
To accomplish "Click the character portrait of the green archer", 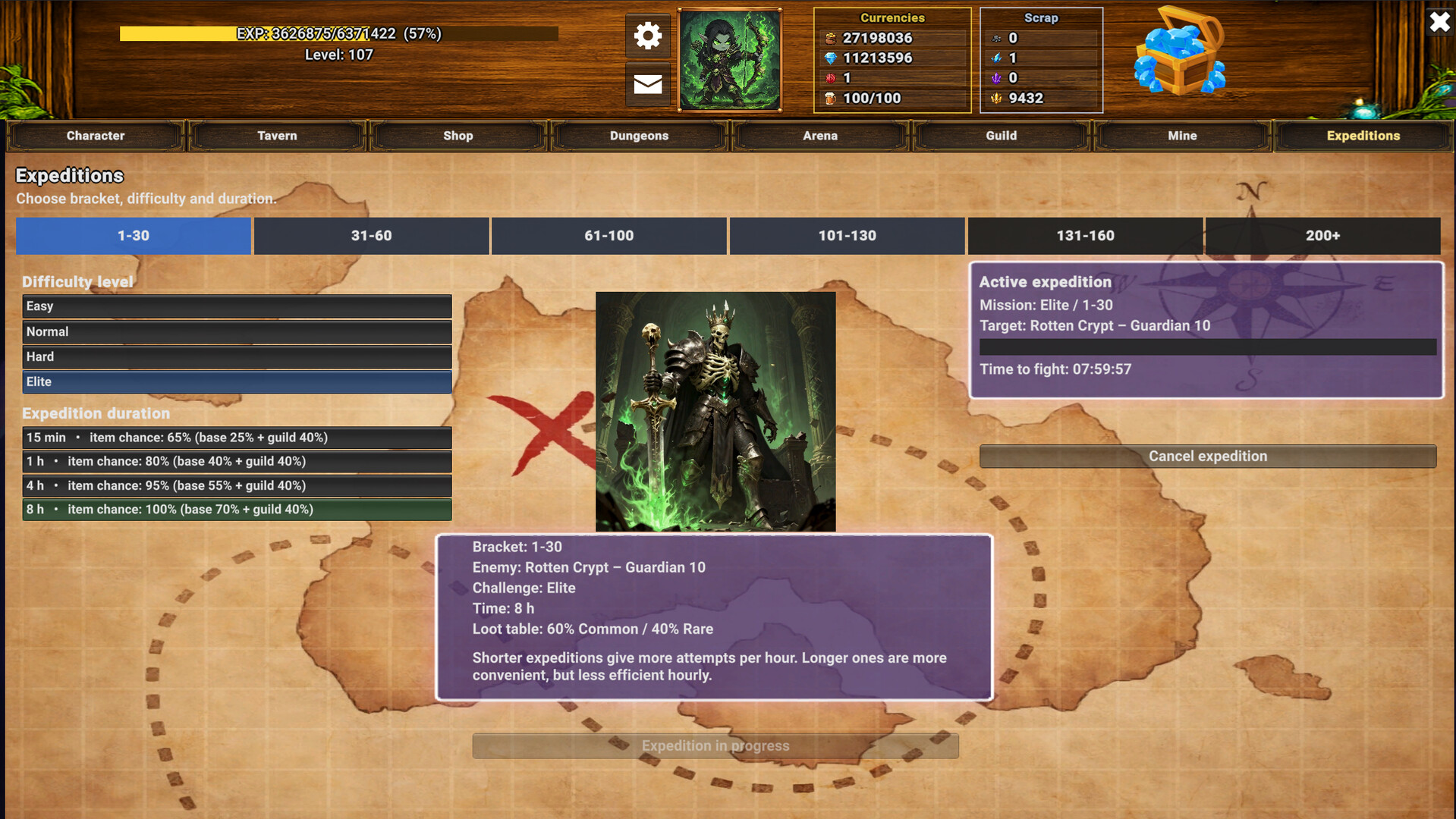I will (728, 59).
